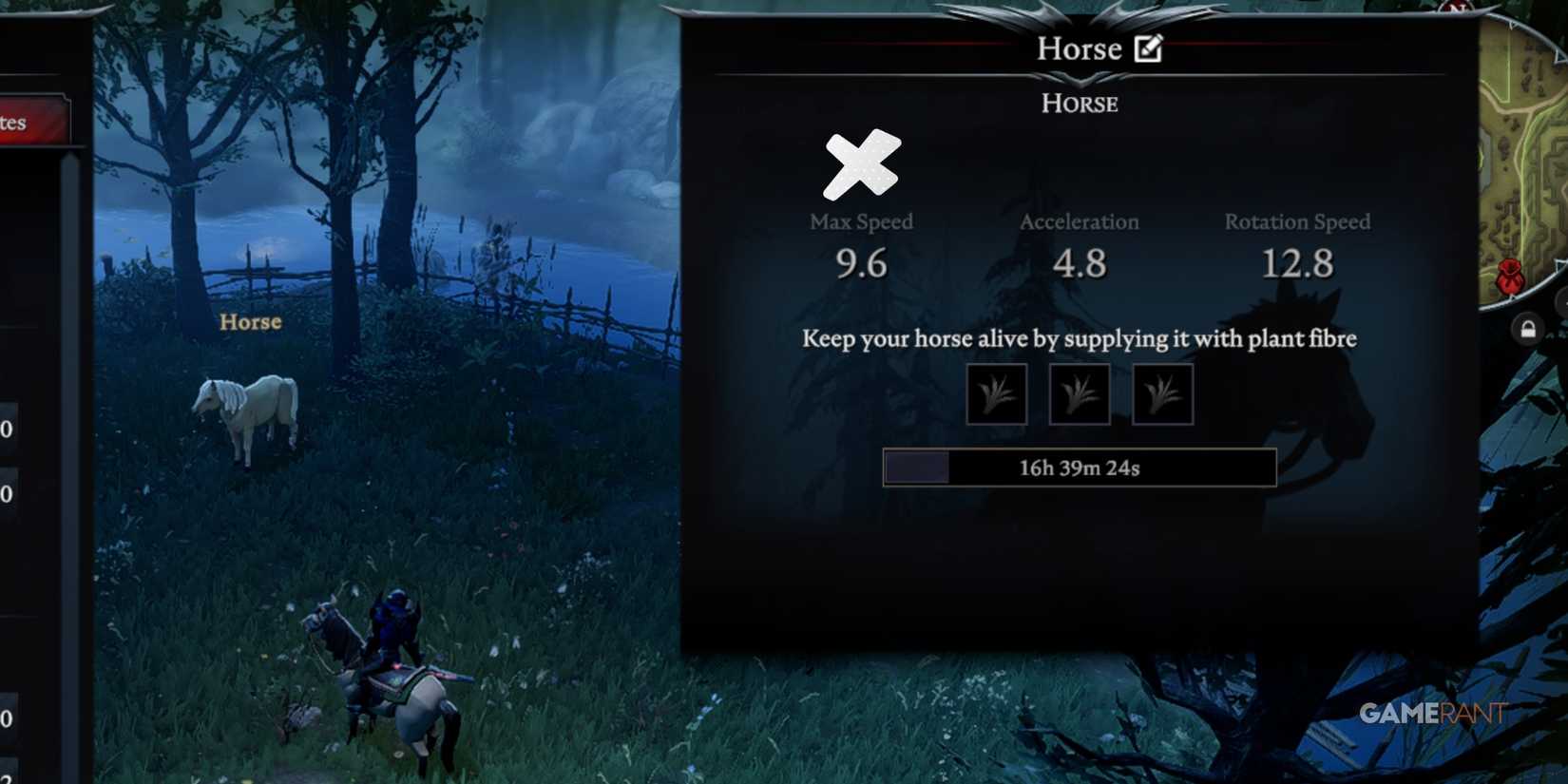Select the red blood marker on the minimap
Screen dimensions: 1568x784
click(1510, 275)
